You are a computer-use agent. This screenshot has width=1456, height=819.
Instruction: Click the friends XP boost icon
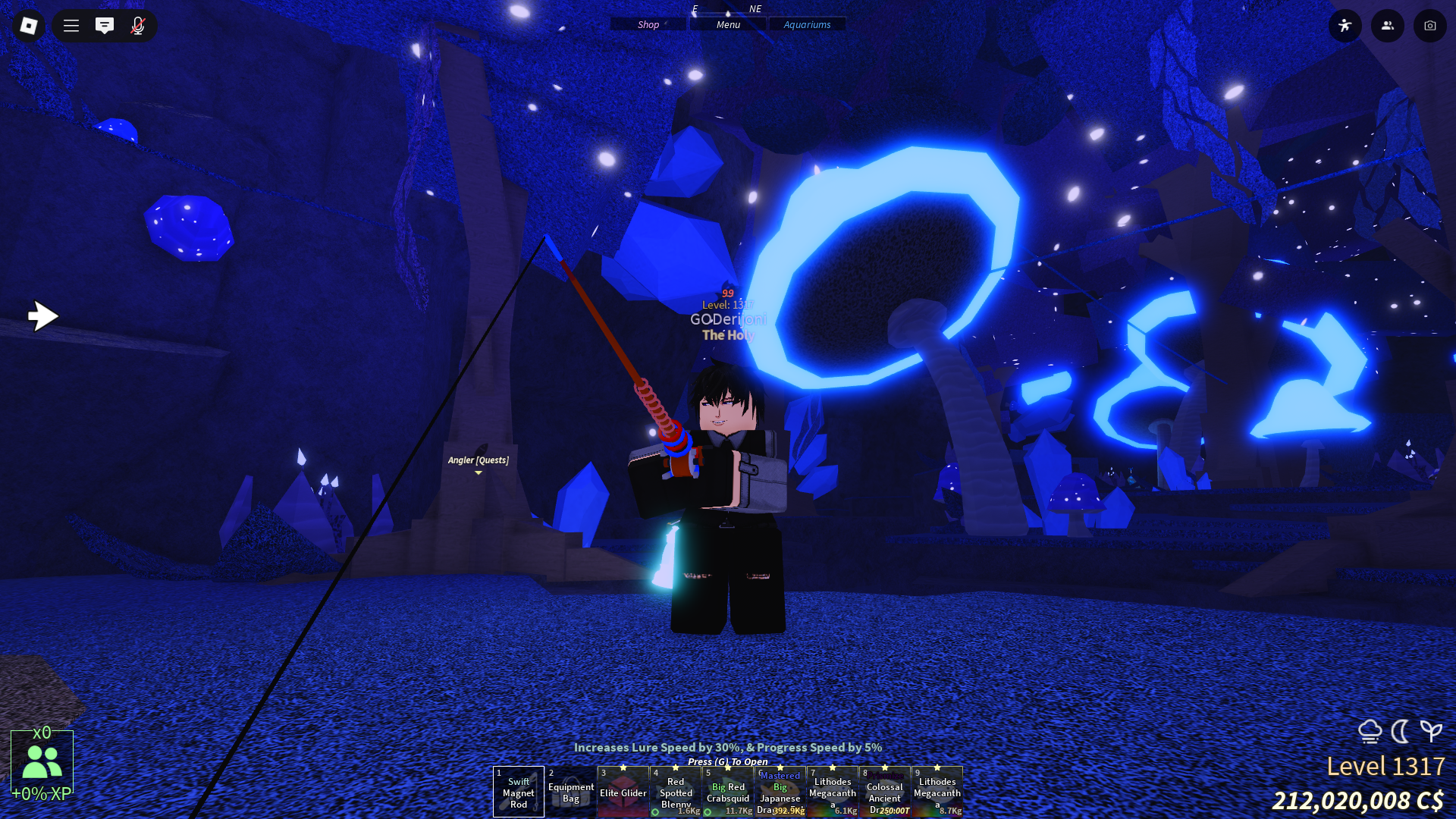pos(42,762)
